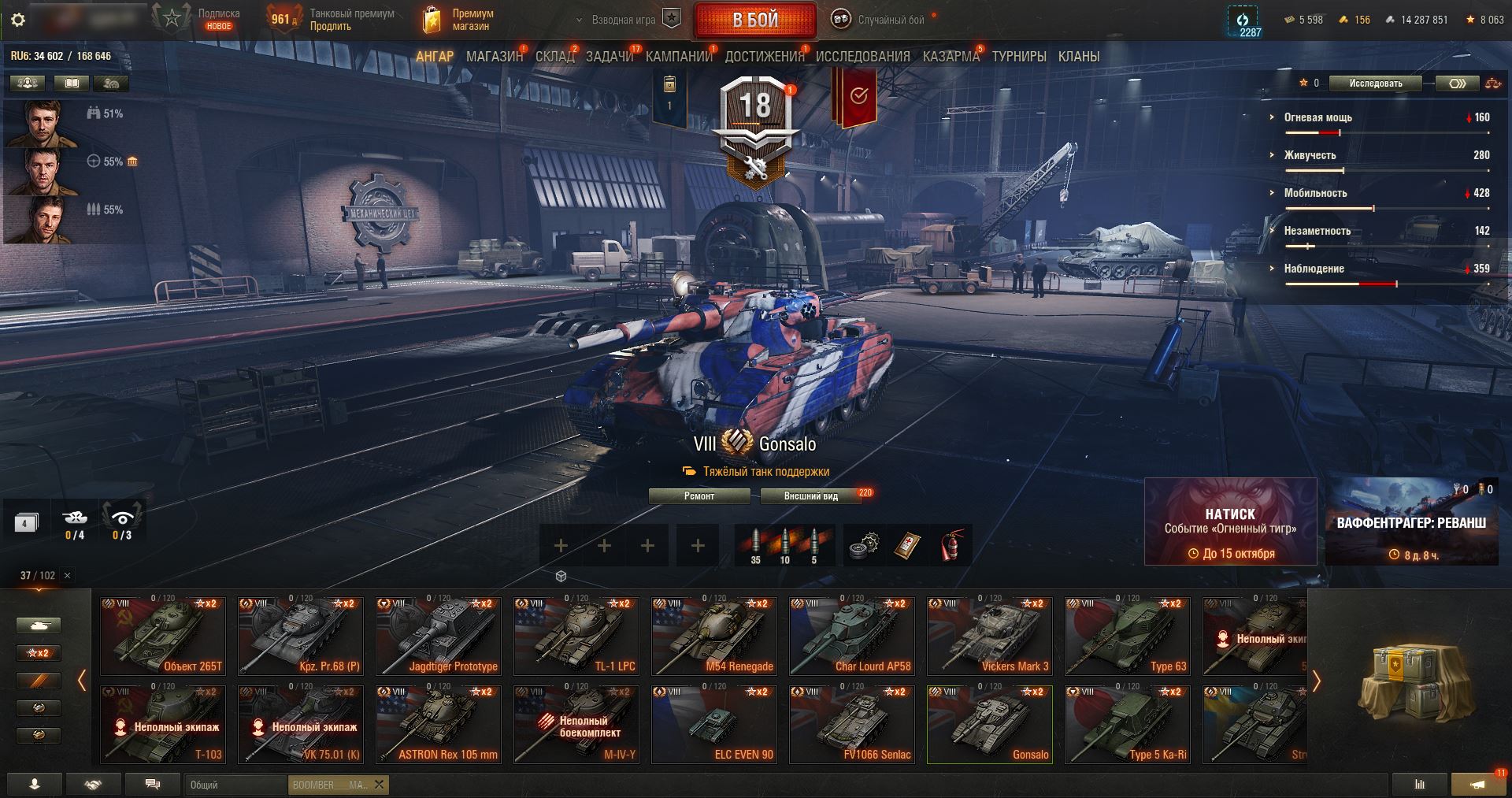This screenshot has height=798, width=1512.
Task: Select the fire extinguisher consumable slot
Action: 951,545
